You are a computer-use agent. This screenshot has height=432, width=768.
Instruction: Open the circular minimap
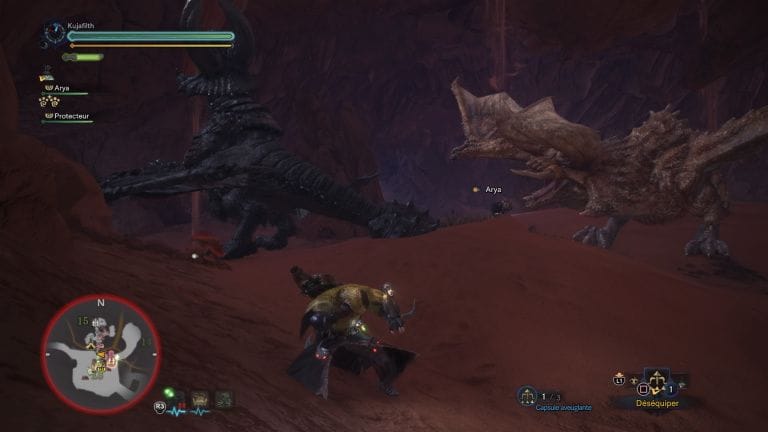(x=100, y=355)
